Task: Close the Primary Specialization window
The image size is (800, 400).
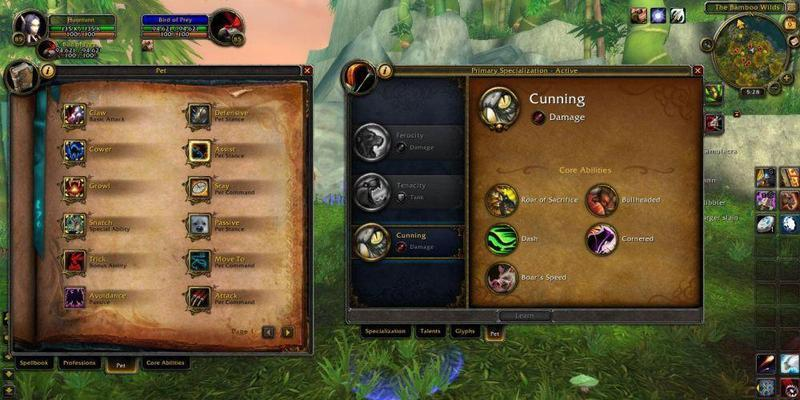Action: (697, 70)
